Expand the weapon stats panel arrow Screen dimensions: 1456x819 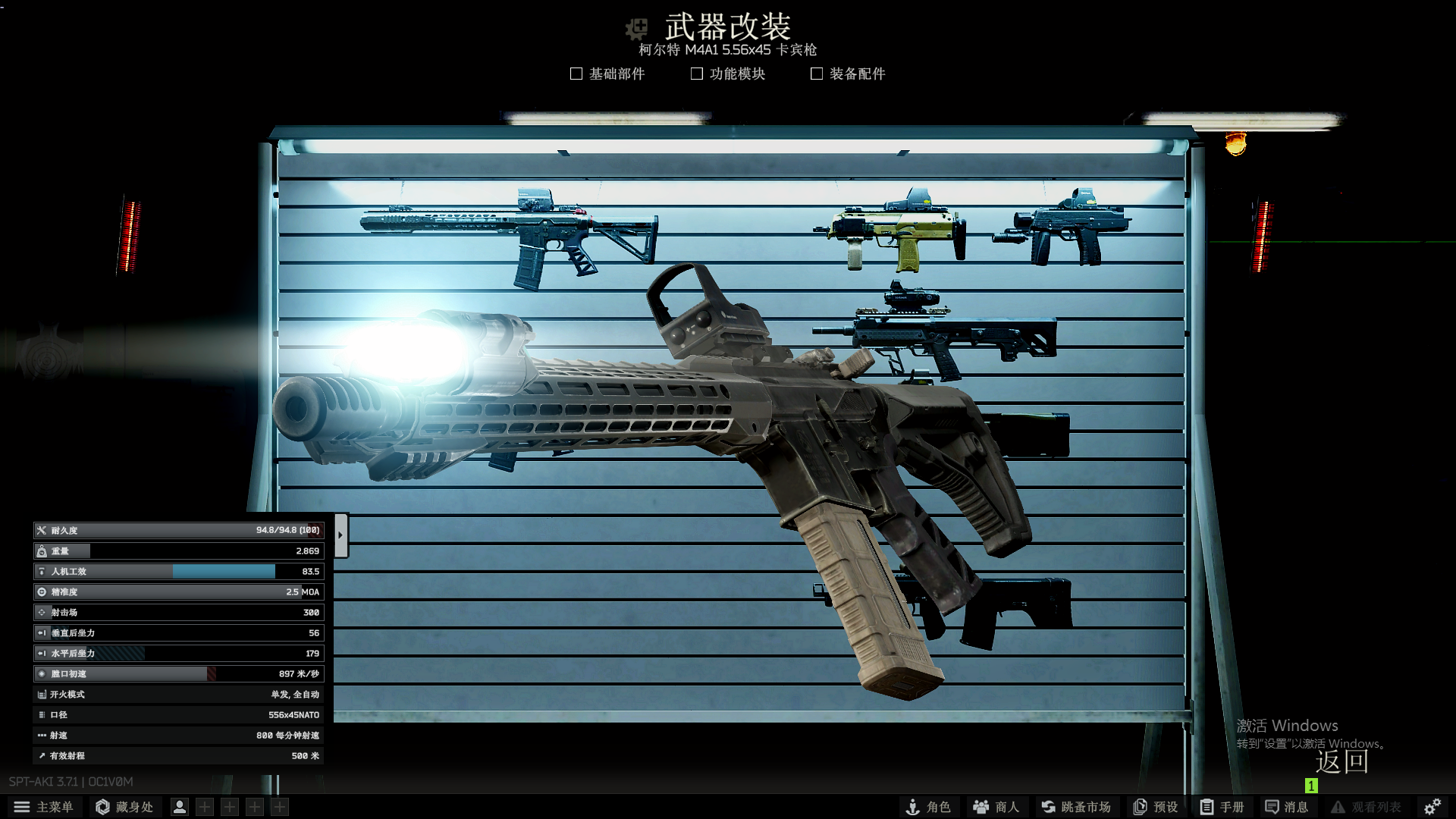340,533
